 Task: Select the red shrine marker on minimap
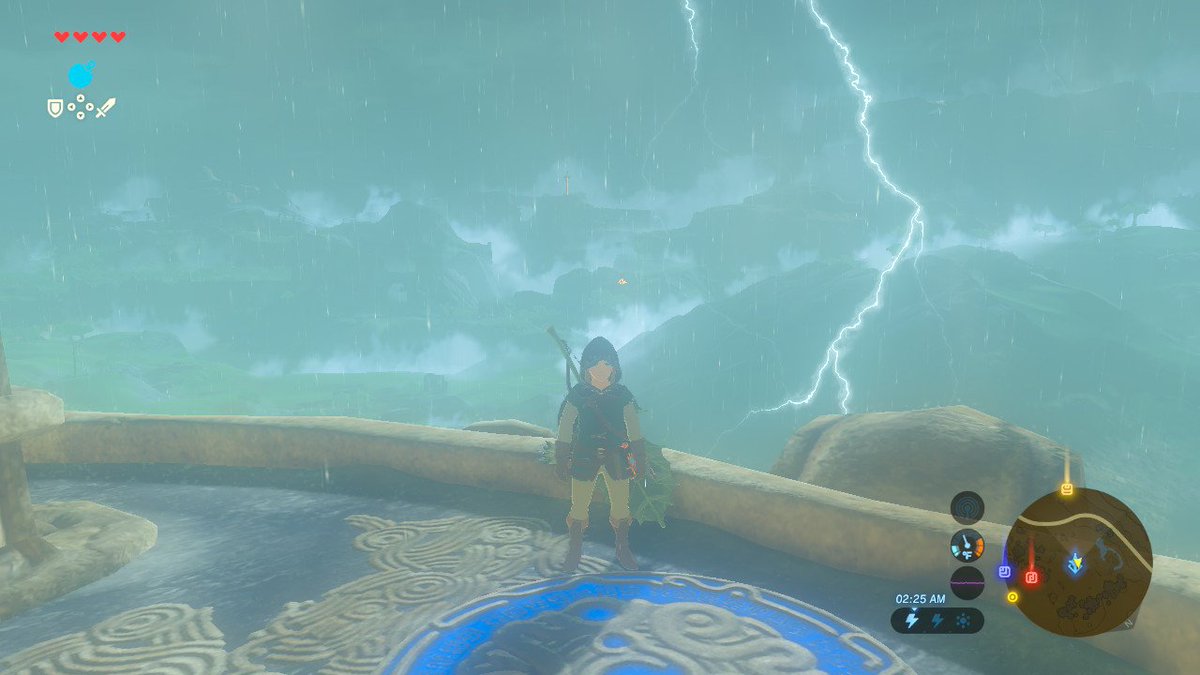(1032, 576)
